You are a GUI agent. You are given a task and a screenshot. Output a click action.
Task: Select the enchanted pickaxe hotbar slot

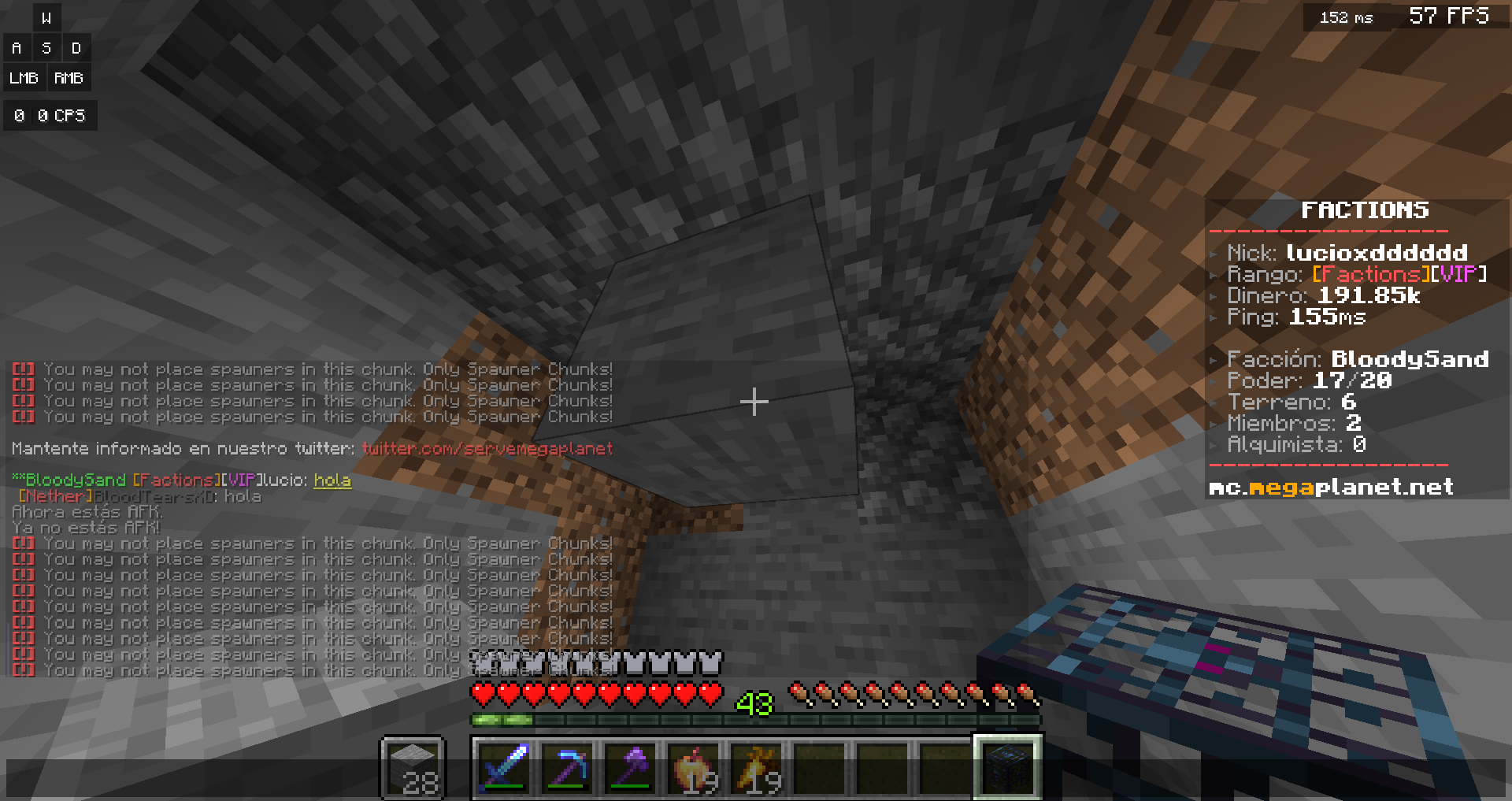click(568, 767)
